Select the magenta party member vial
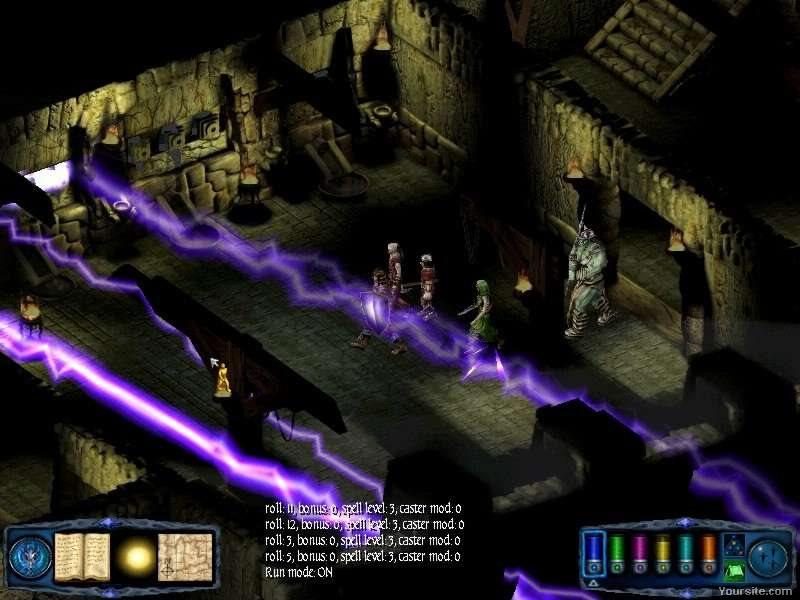This screenshot has height=600, width=800. (640, 552)
